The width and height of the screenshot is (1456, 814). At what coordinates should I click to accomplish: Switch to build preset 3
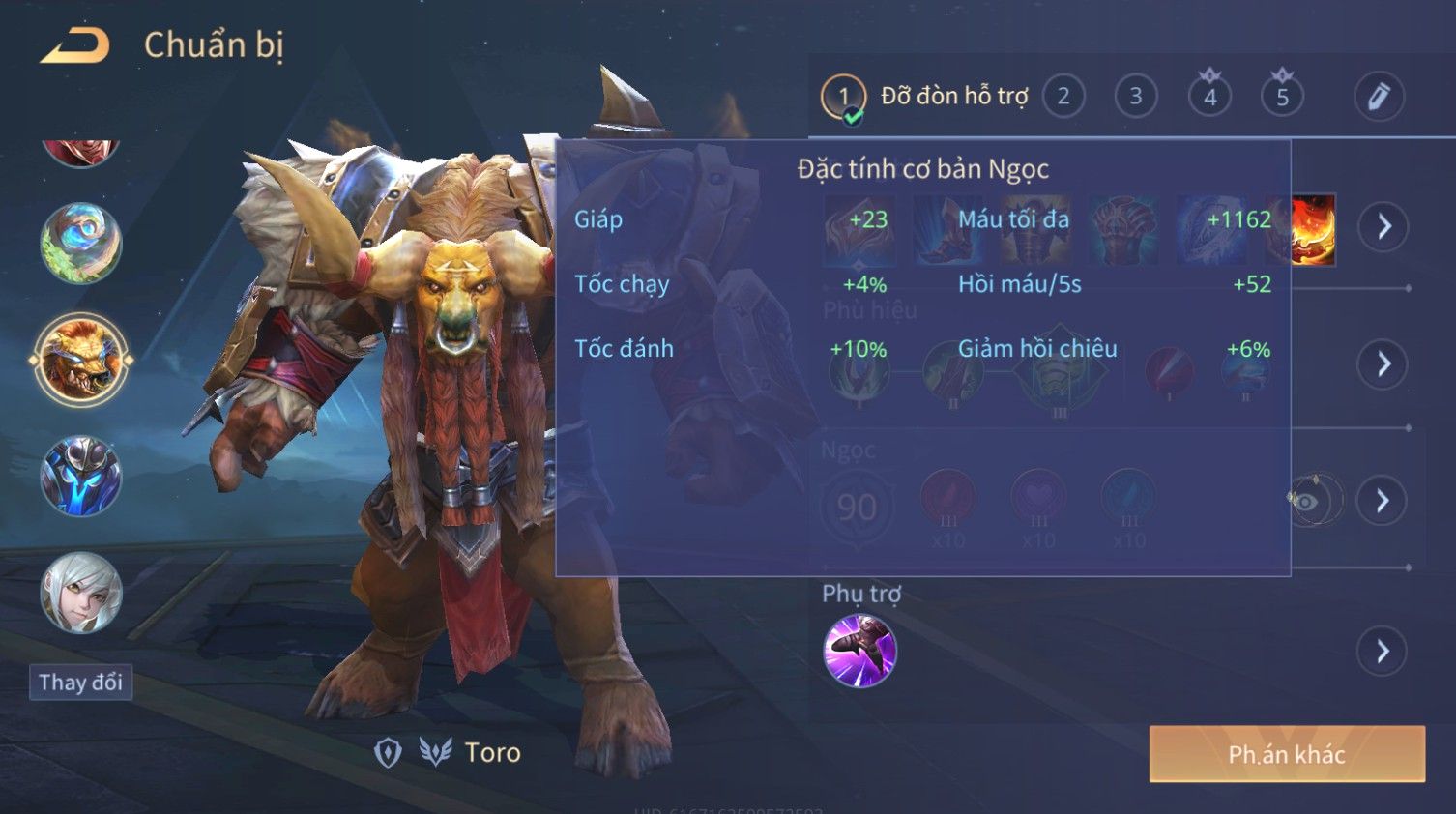pyautogui.click(x=1136, y=97)
